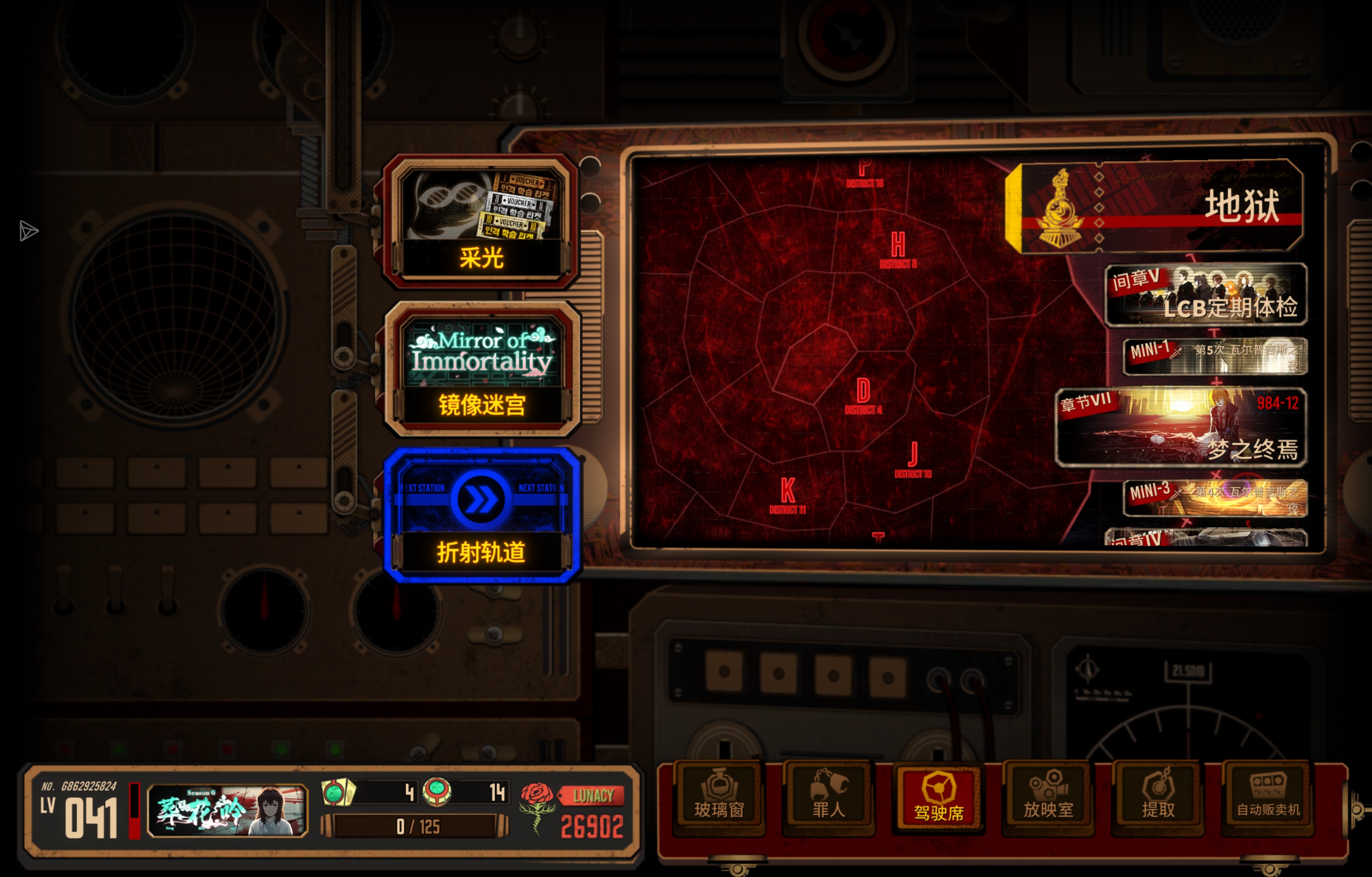This screenshot has width=1372, height=877.
Task: Open the 放映室 theater tab
Action: [1048, 796]
